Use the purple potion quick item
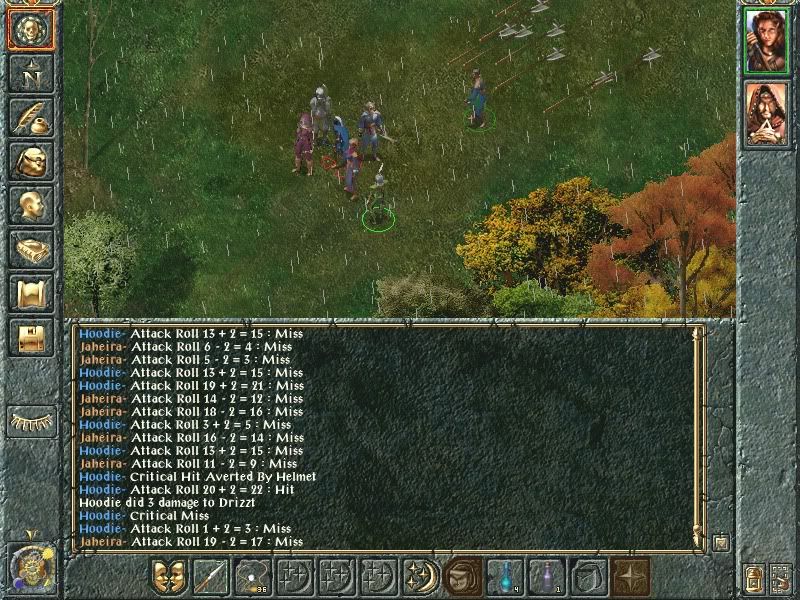Screen dimensions: 800x600 pos(547,578)
